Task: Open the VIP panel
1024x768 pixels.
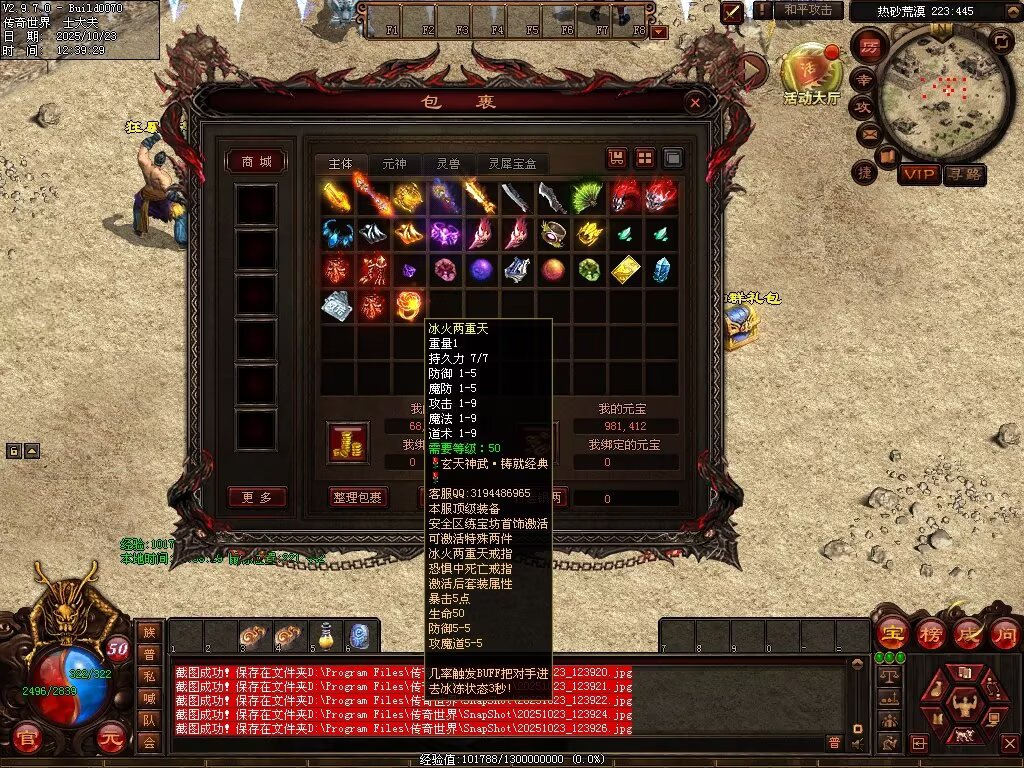Action: tap(919, 174)
